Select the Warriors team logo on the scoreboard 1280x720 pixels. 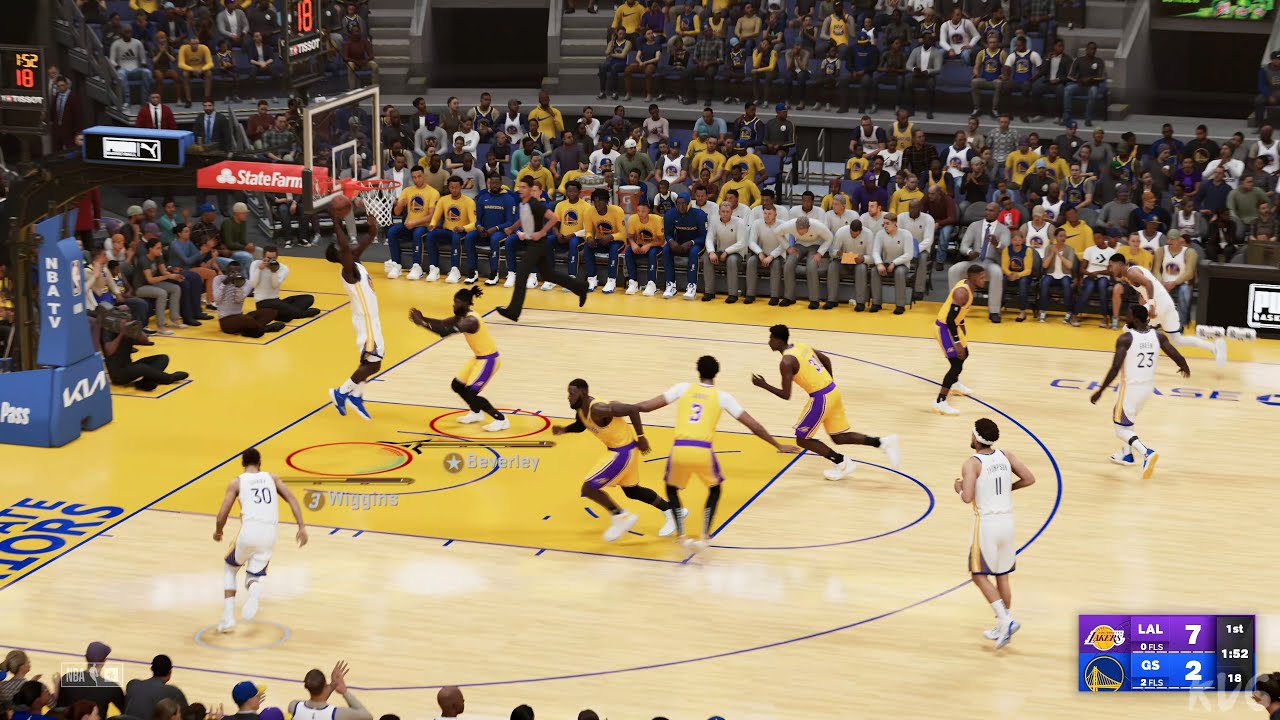pyautogui.click(x=1103, y=674)
